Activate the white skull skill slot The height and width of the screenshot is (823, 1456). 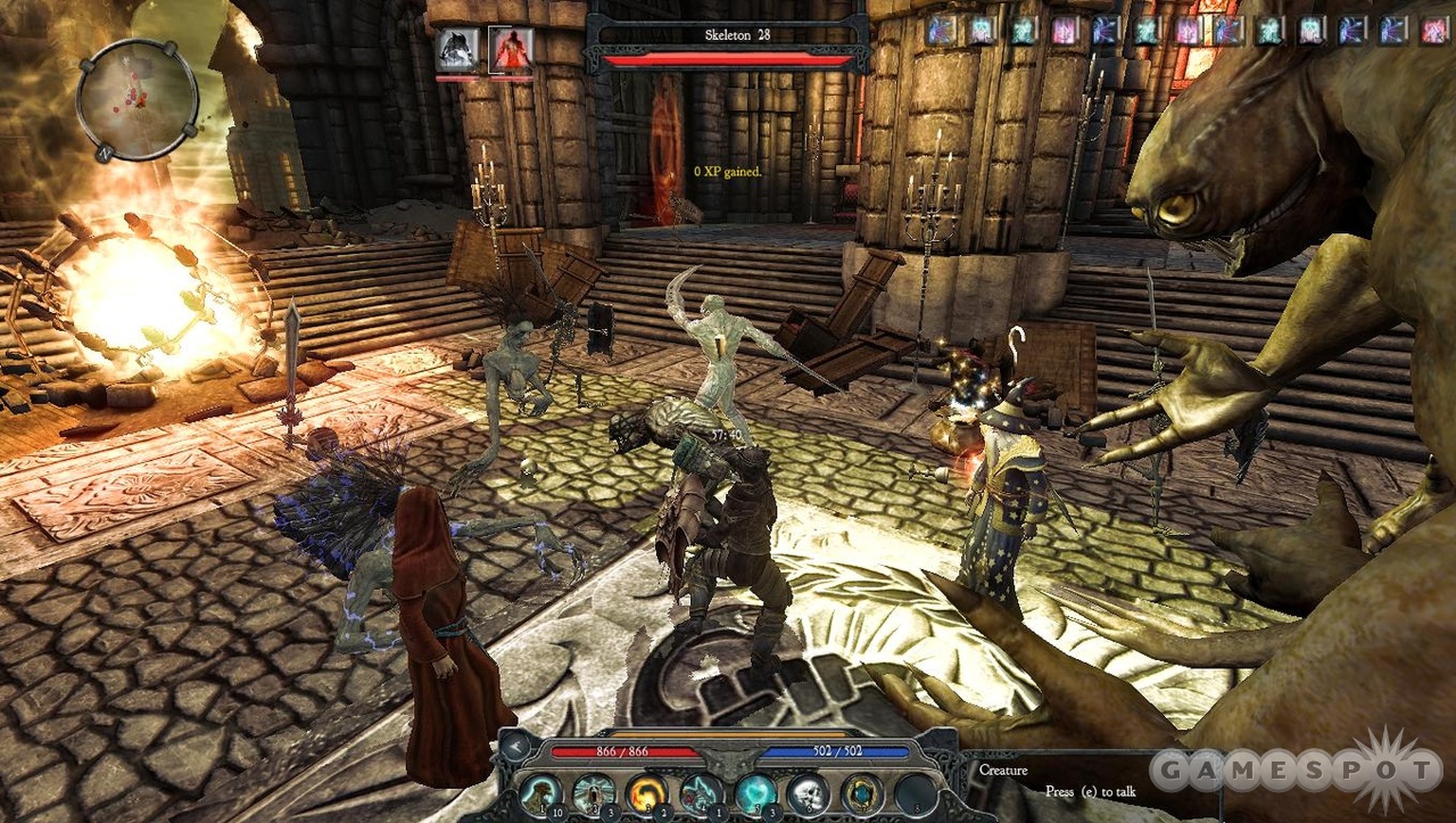[809, 795]
